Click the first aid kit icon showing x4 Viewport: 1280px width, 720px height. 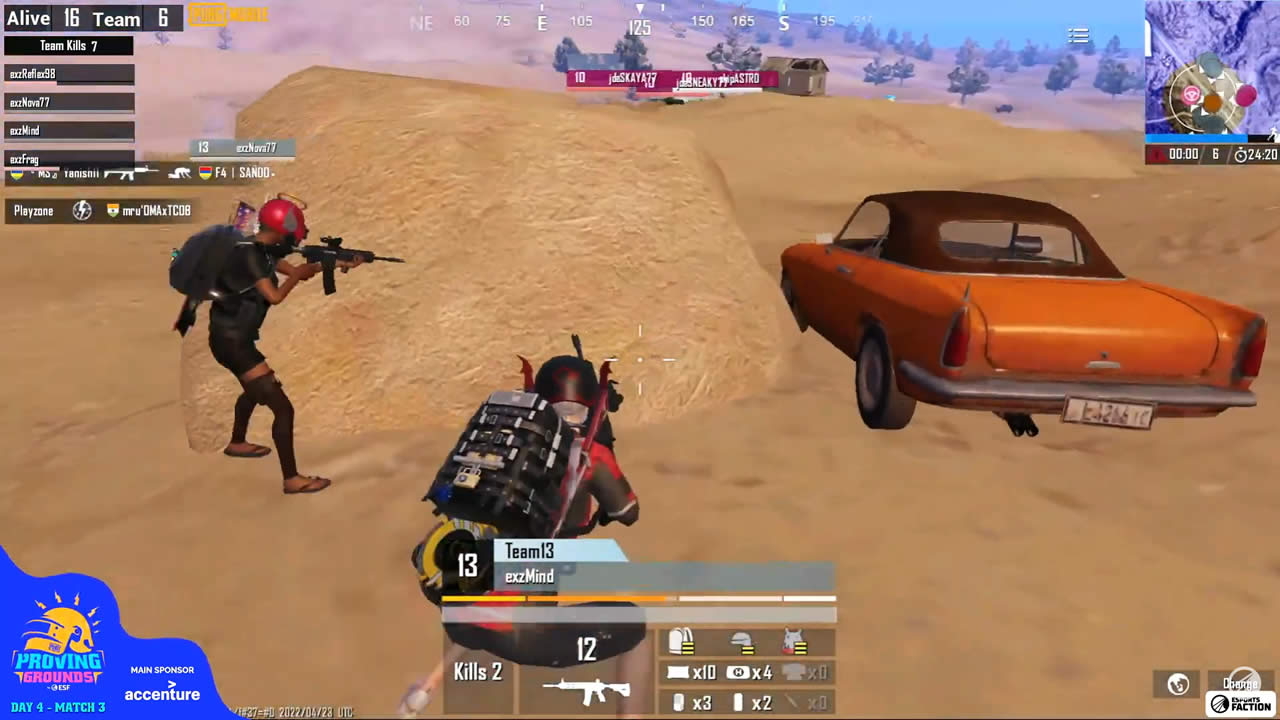tap(737, 672)
